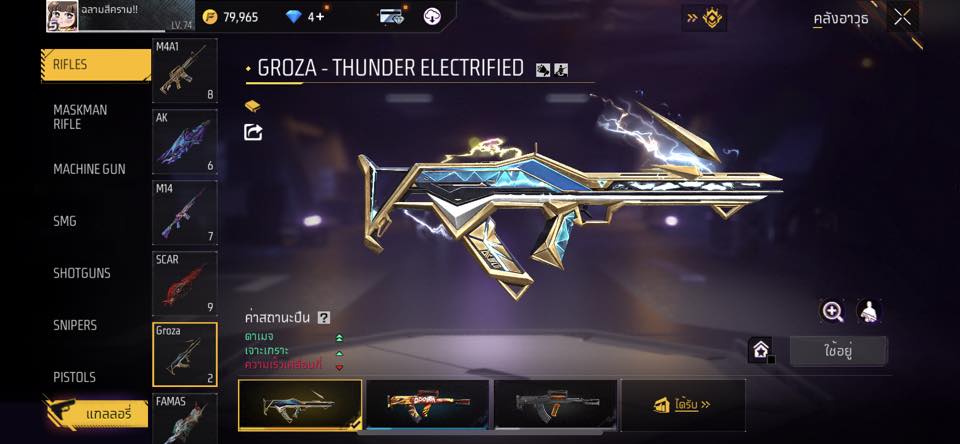Select the orange Groza skin thumbnail
Viewport: 960px width, 444px height.
[x=428, y=405]
